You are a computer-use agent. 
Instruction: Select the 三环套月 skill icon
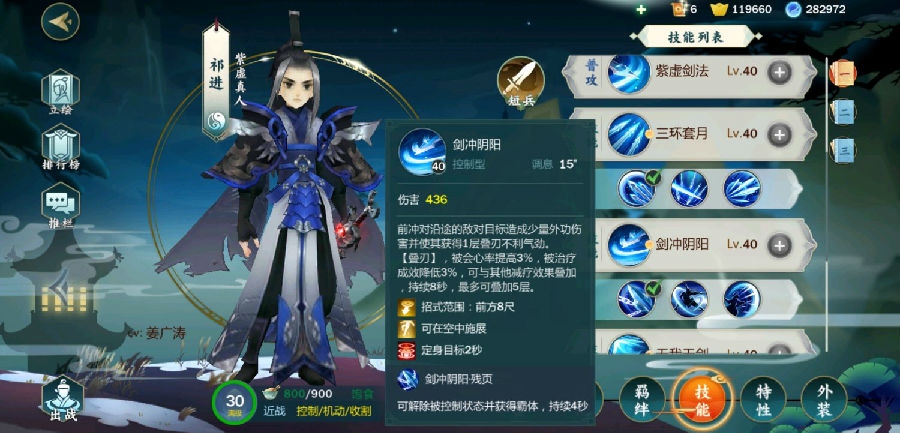click(x=628, y=133)
